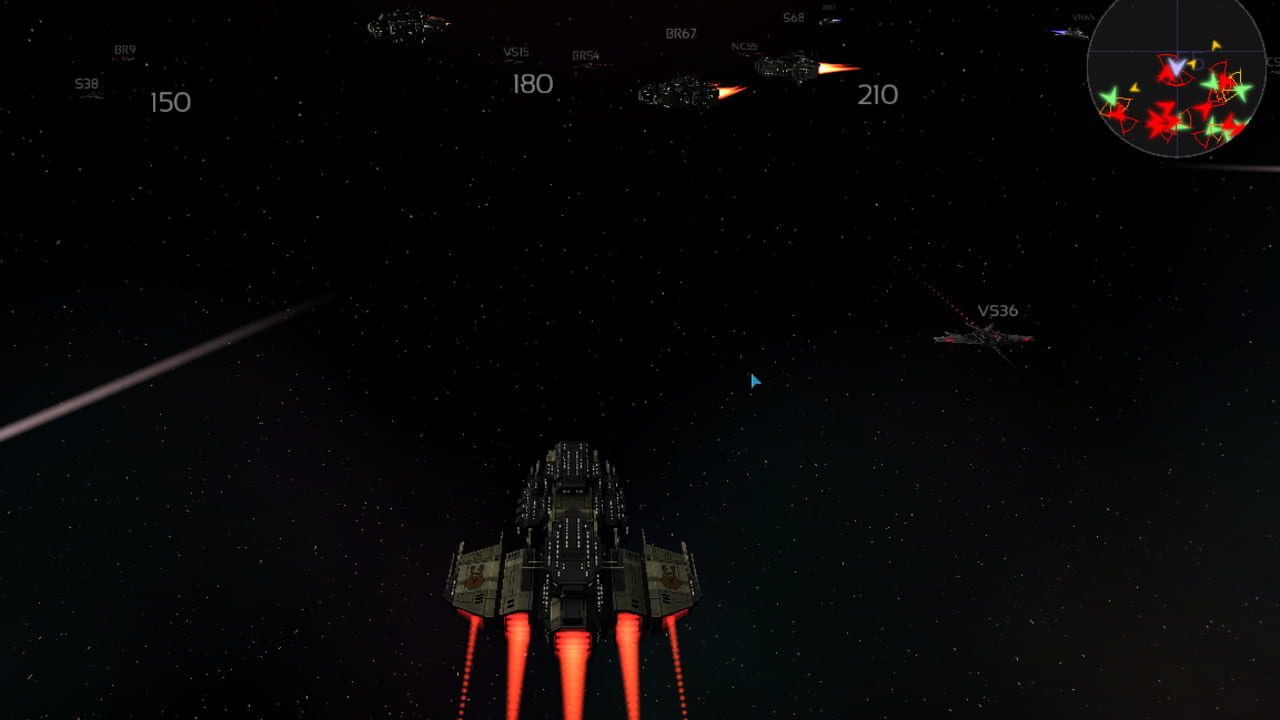Click the circular radar minimap

(1176, 78)
